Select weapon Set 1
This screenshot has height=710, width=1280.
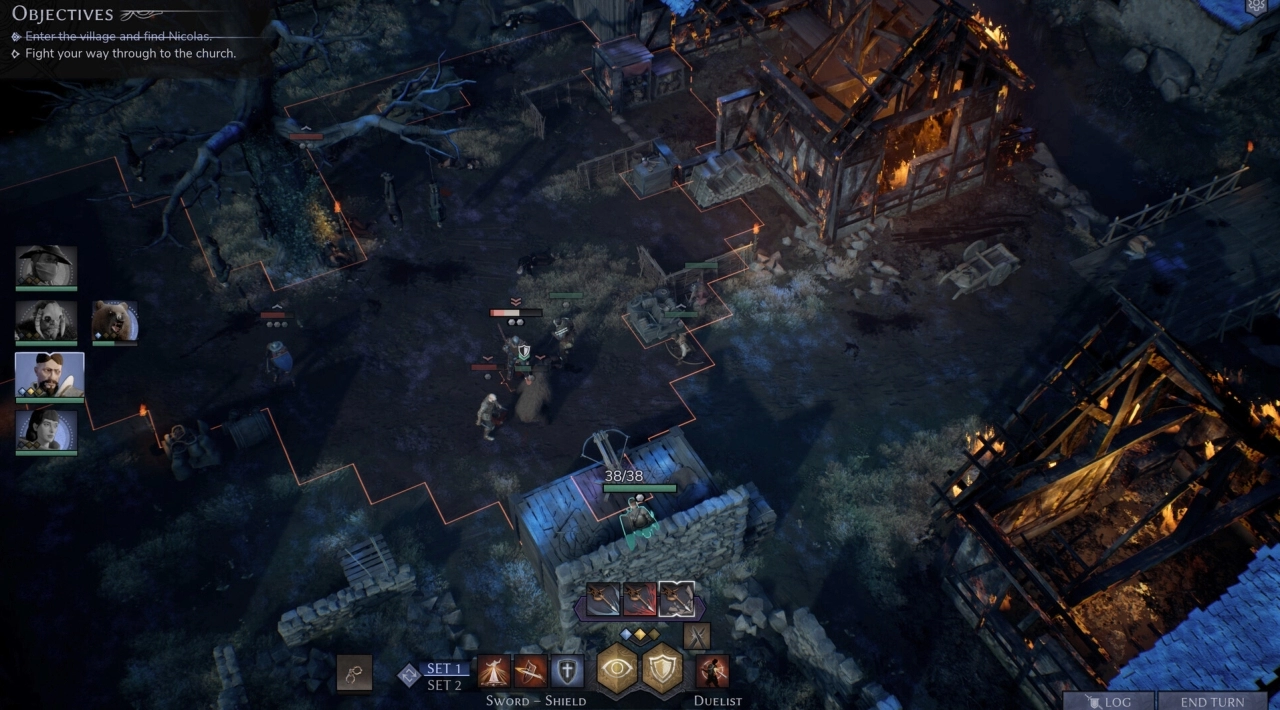[x=445, y=669]
